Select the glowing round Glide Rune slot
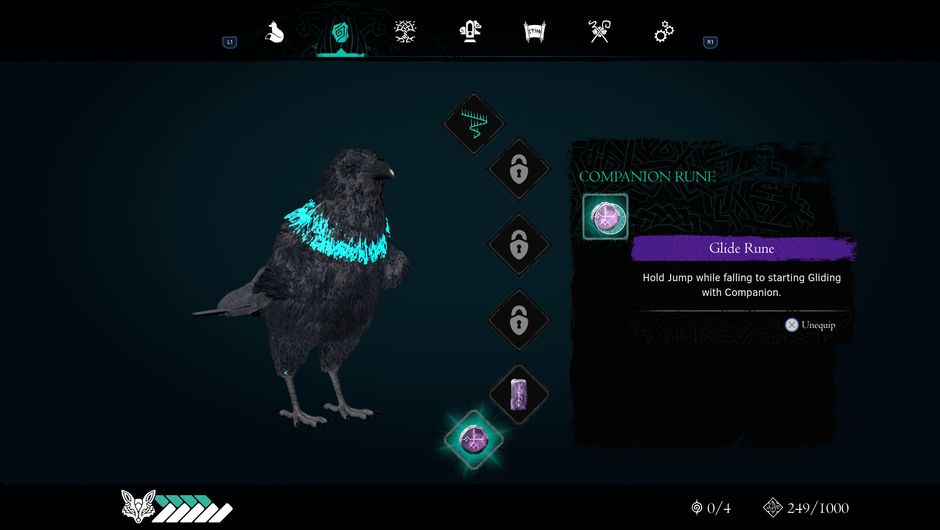 click(x=473, y=439)
